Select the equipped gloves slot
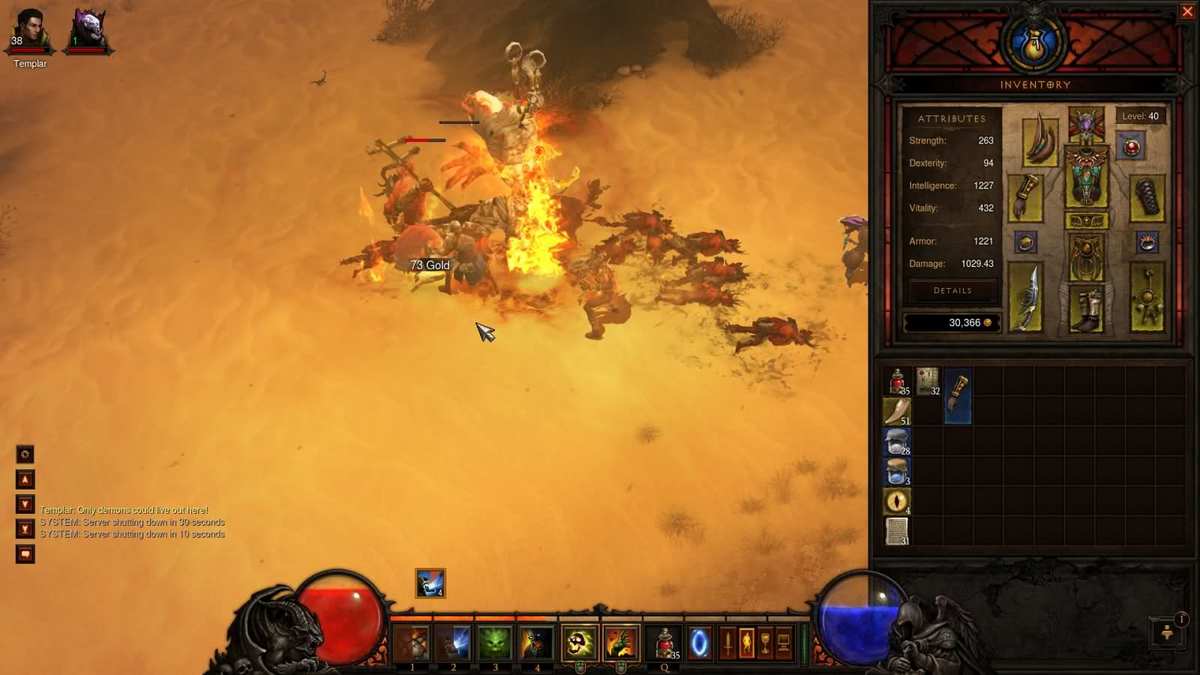Screen dimensions: 1200x675 [1025, 197]
